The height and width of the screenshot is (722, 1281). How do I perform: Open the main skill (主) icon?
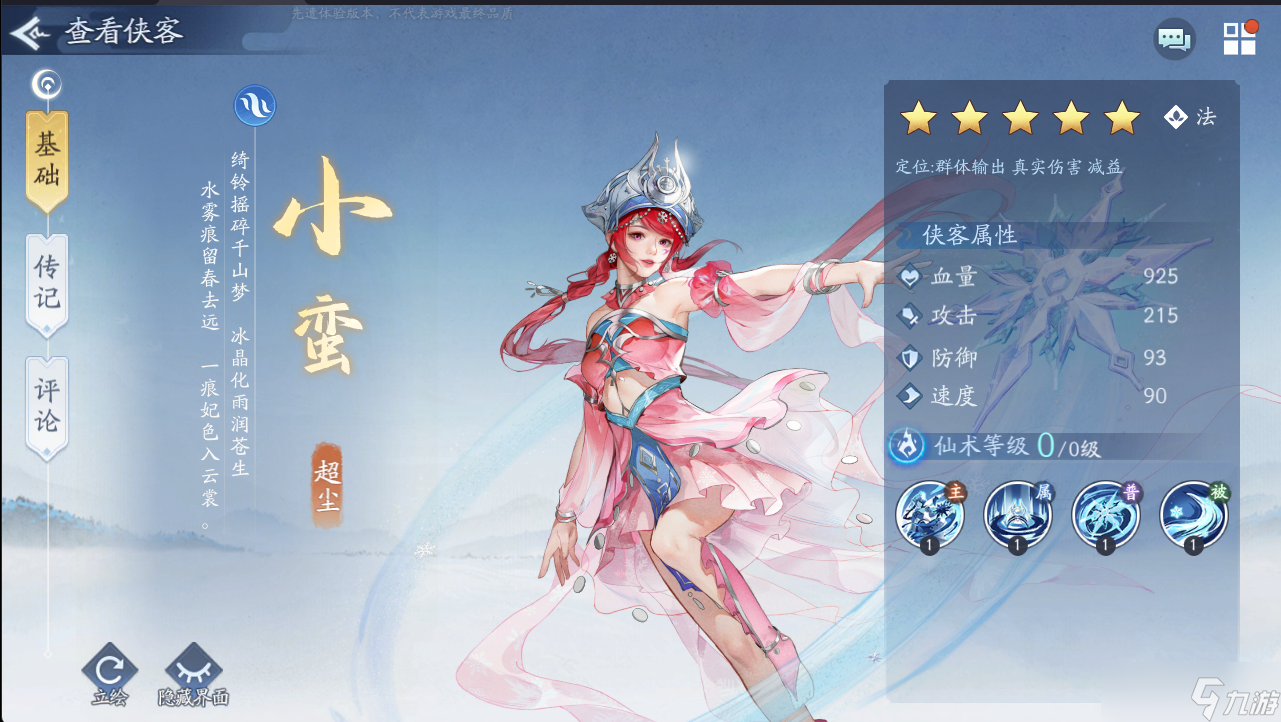(930, 513)
